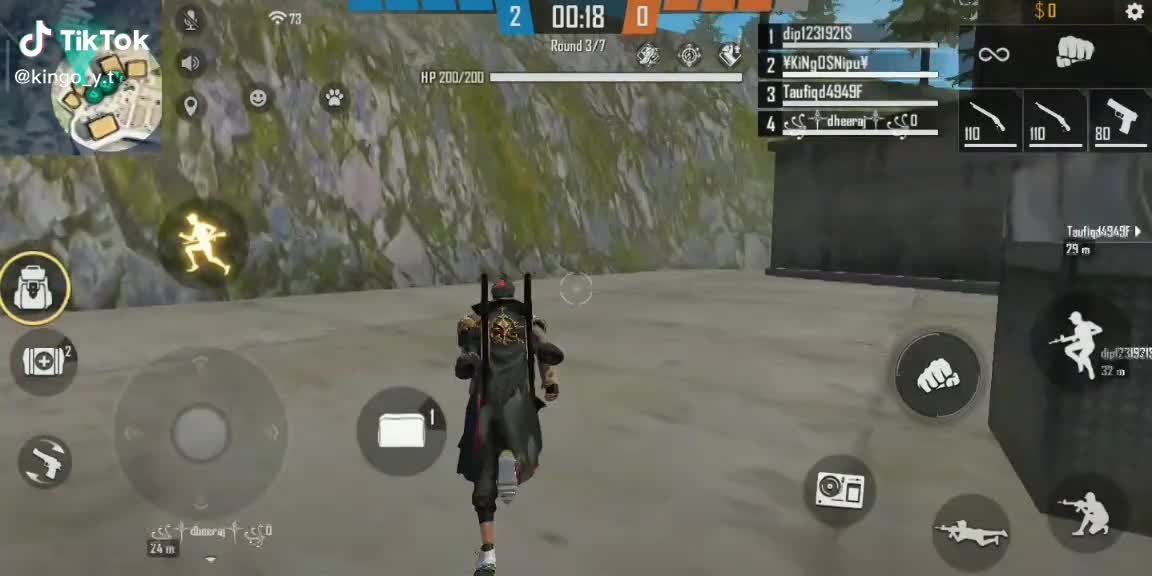Open the backpack inventory
The height and width of the screenshot is (576, 1152).
pos(35,288)
